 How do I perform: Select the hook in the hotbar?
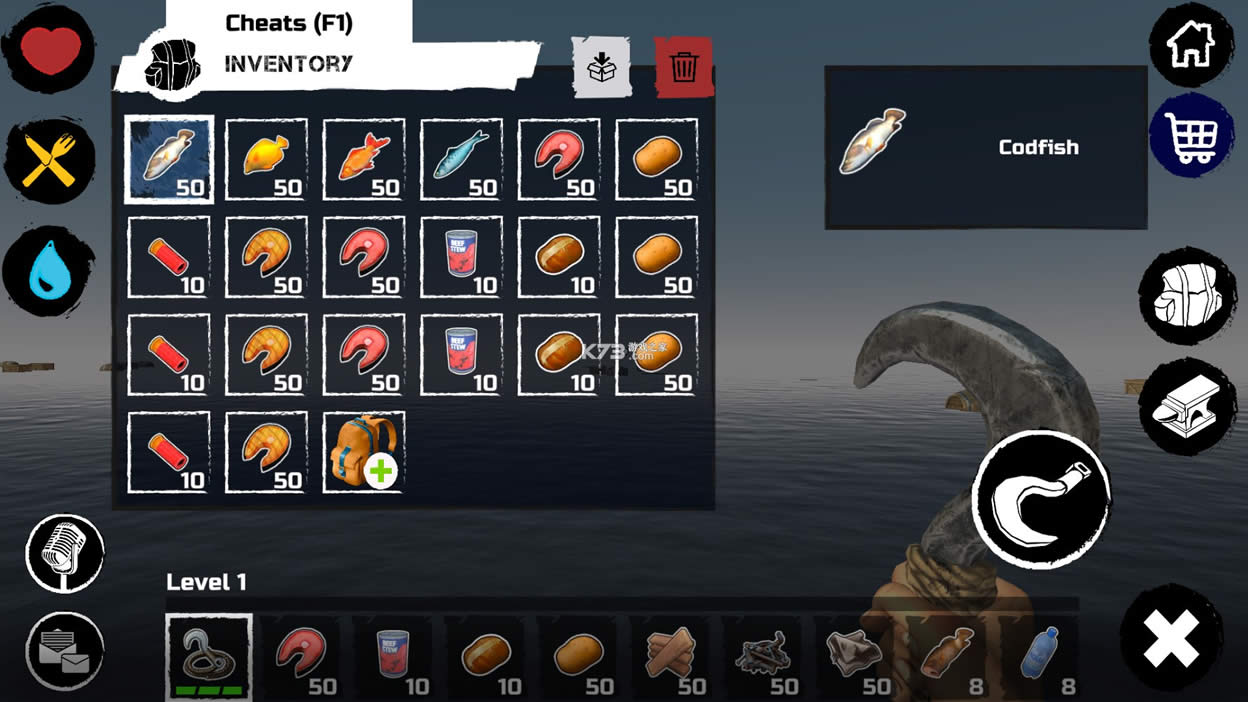[x=209, y=657]
